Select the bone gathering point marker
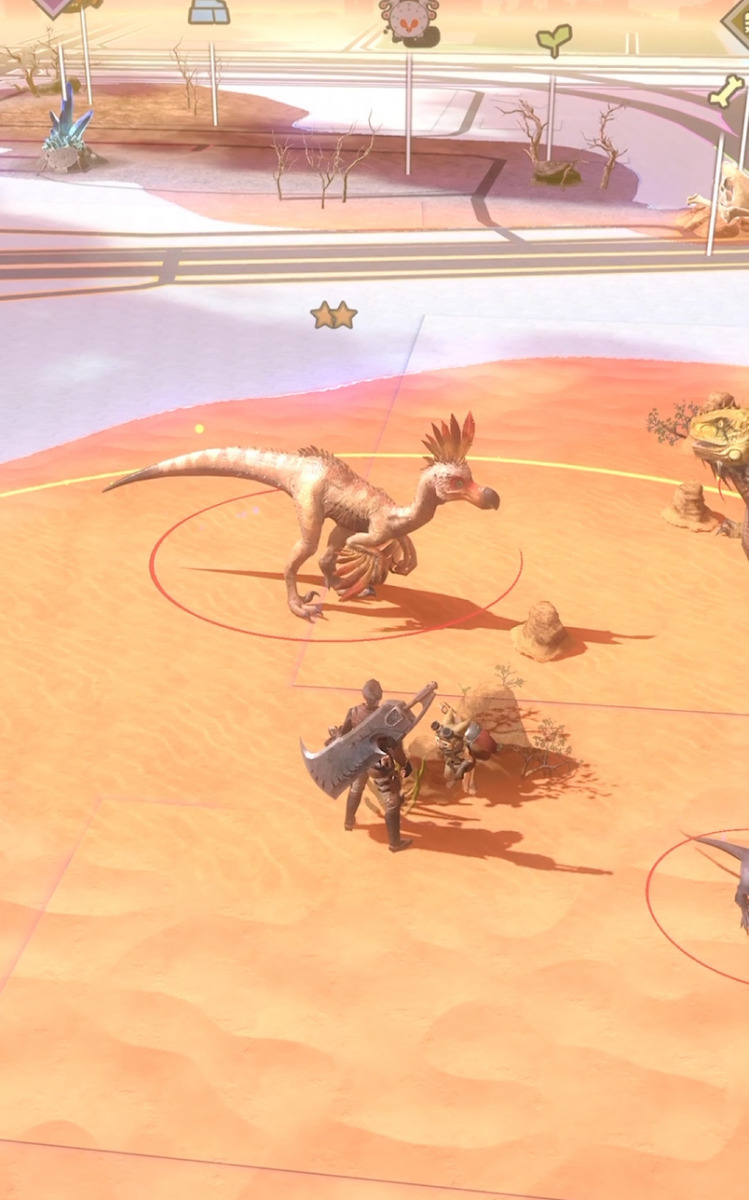The width and height of the screenshot is (749, 1200). 726,93
